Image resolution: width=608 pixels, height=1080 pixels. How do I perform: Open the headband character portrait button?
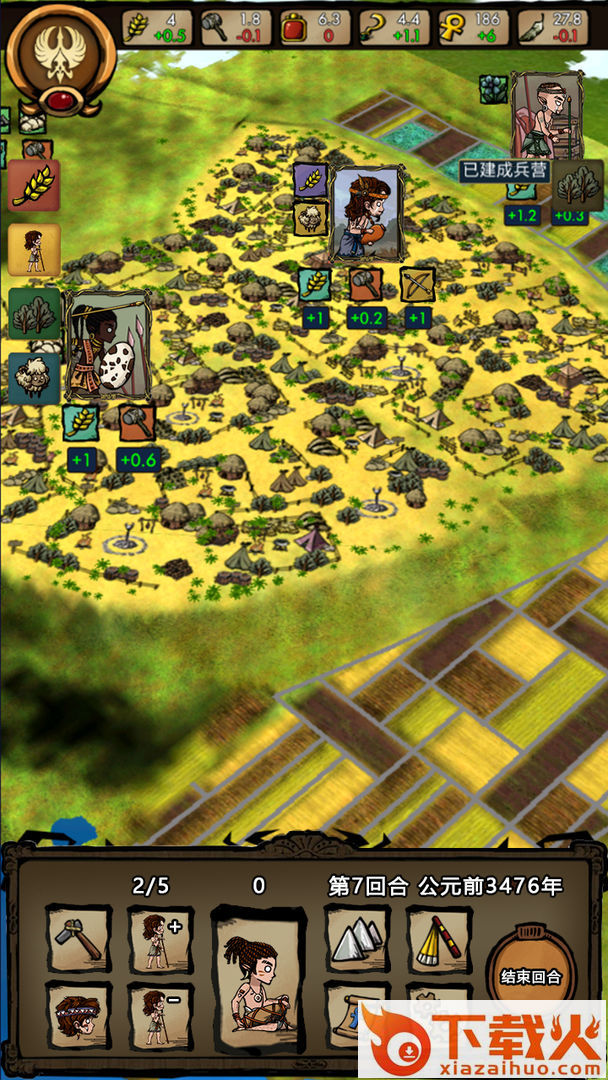(x=79, y=1014)
